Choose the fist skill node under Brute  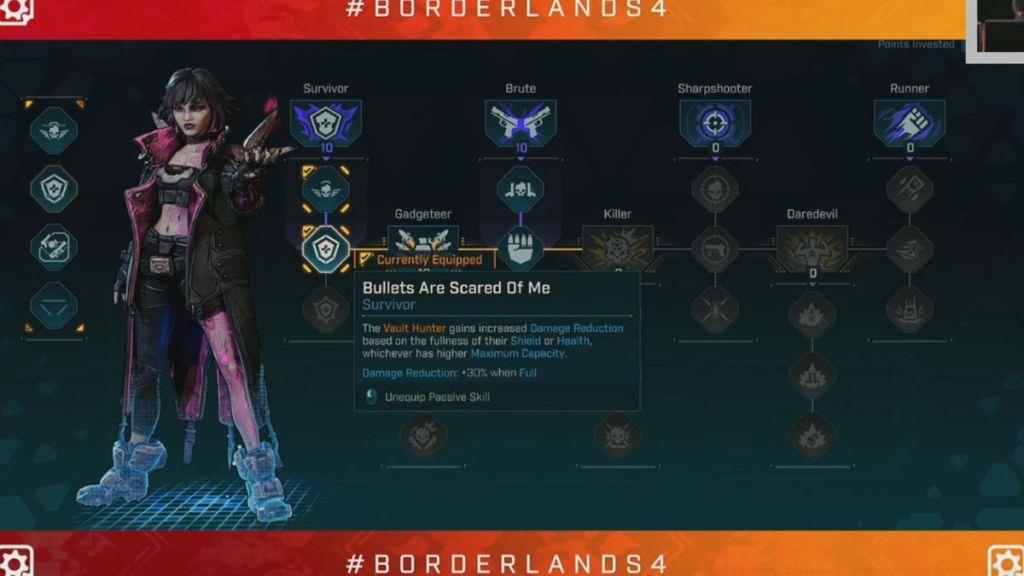[520, 249]
